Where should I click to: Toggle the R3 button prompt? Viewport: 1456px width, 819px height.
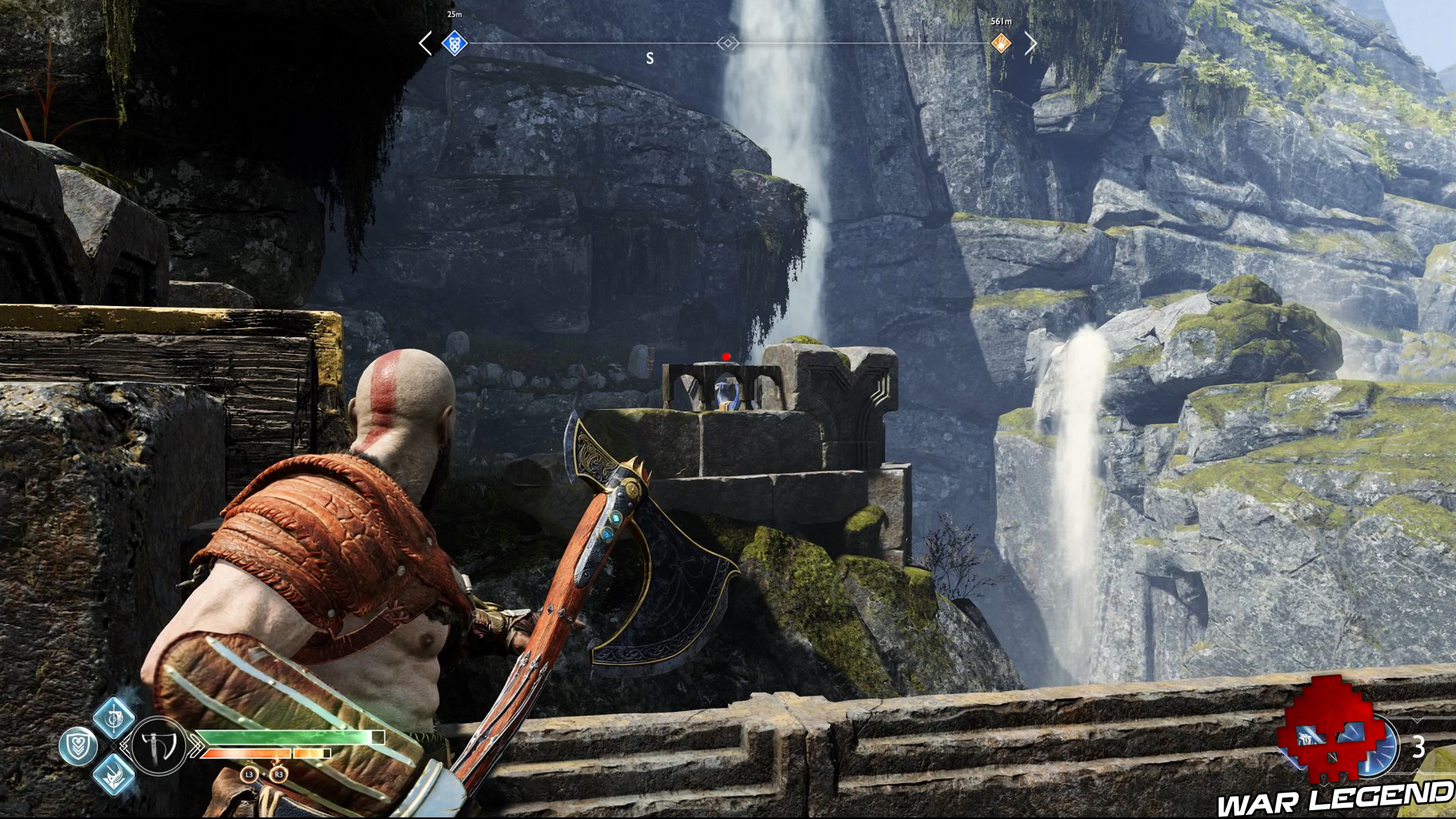click(x=279, y=774)
